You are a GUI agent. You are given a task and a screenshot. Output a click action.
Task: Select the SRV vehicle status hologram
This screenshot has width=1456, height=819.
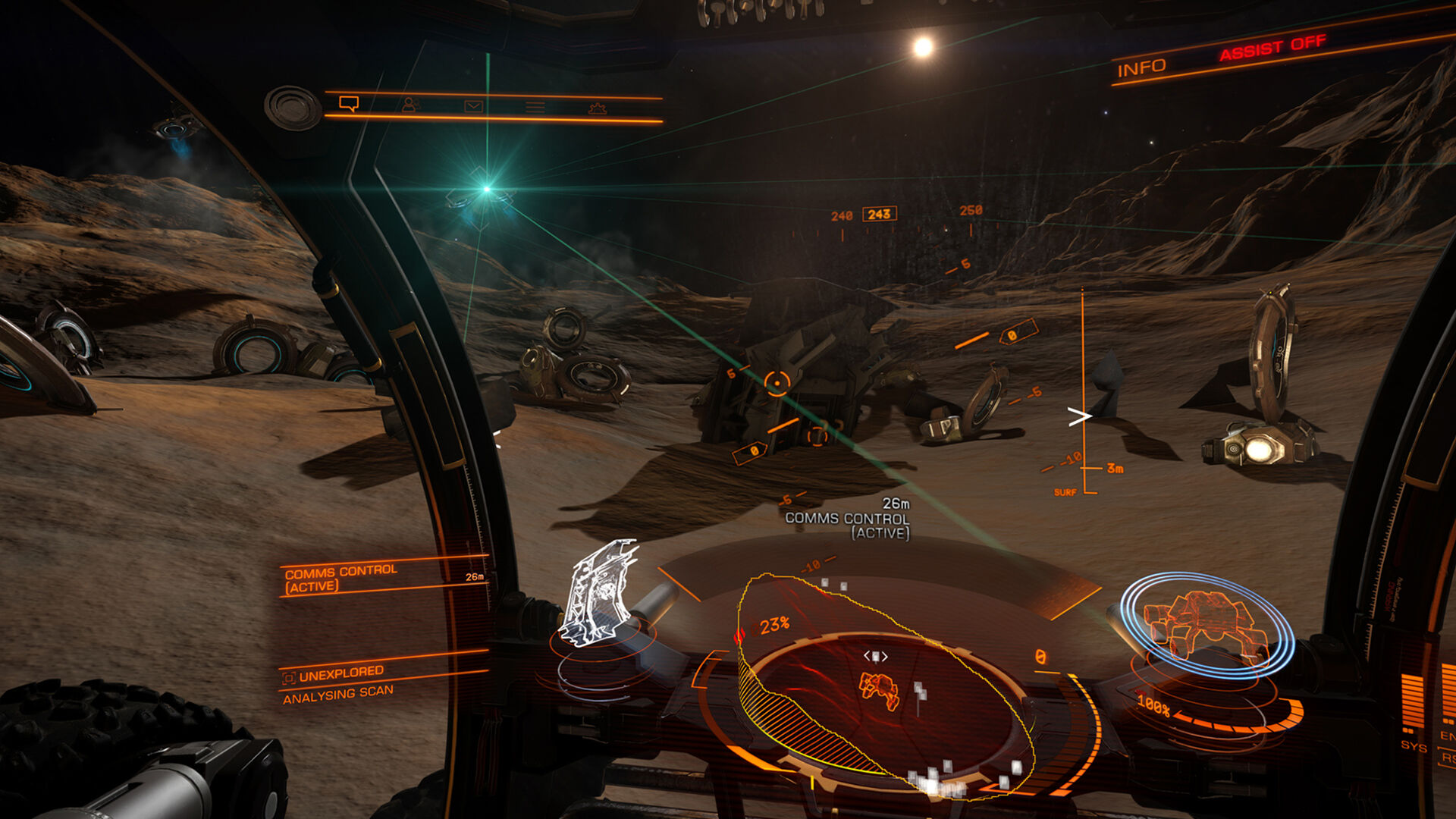click(1206, 622)
